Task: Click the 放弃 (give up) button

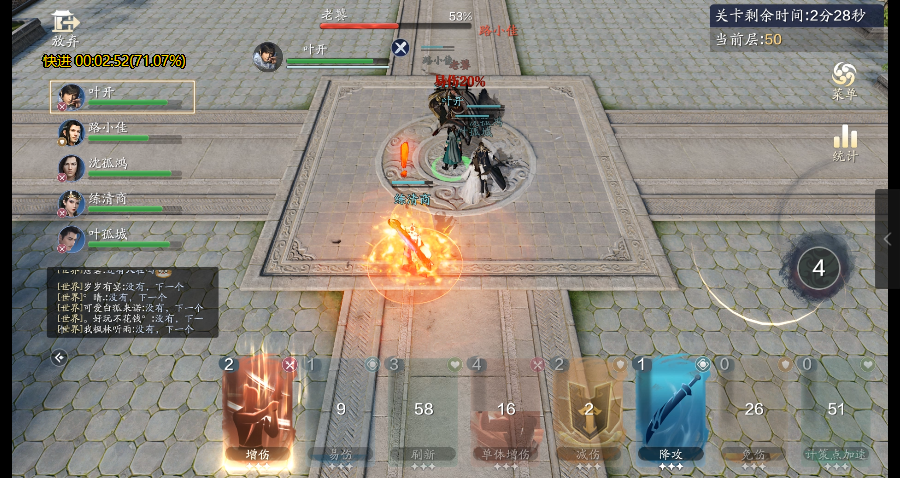Action: 65,28
